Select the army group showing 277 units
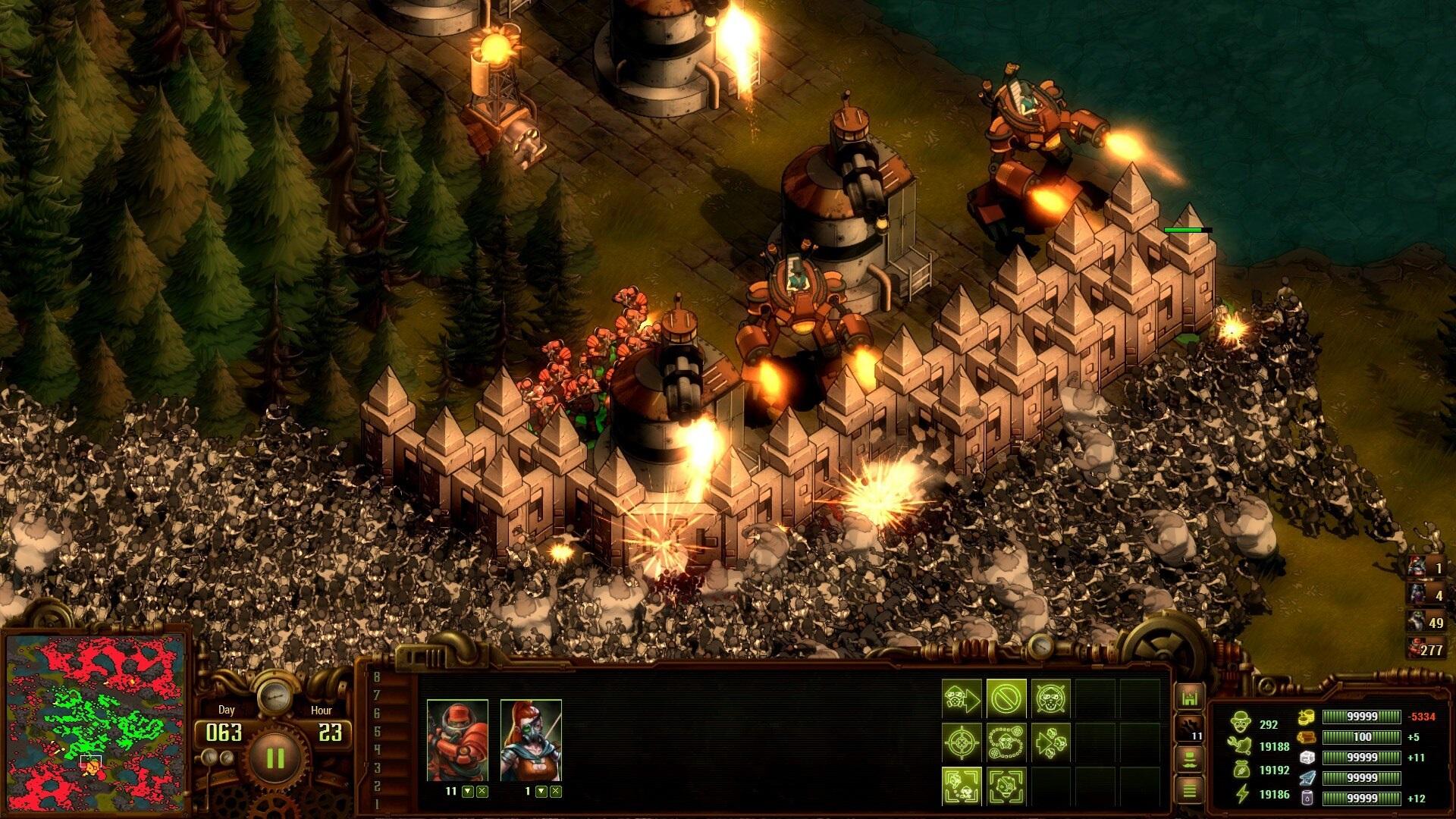The height and width of the screenshot is (819, 1456). pos(1426,649)
